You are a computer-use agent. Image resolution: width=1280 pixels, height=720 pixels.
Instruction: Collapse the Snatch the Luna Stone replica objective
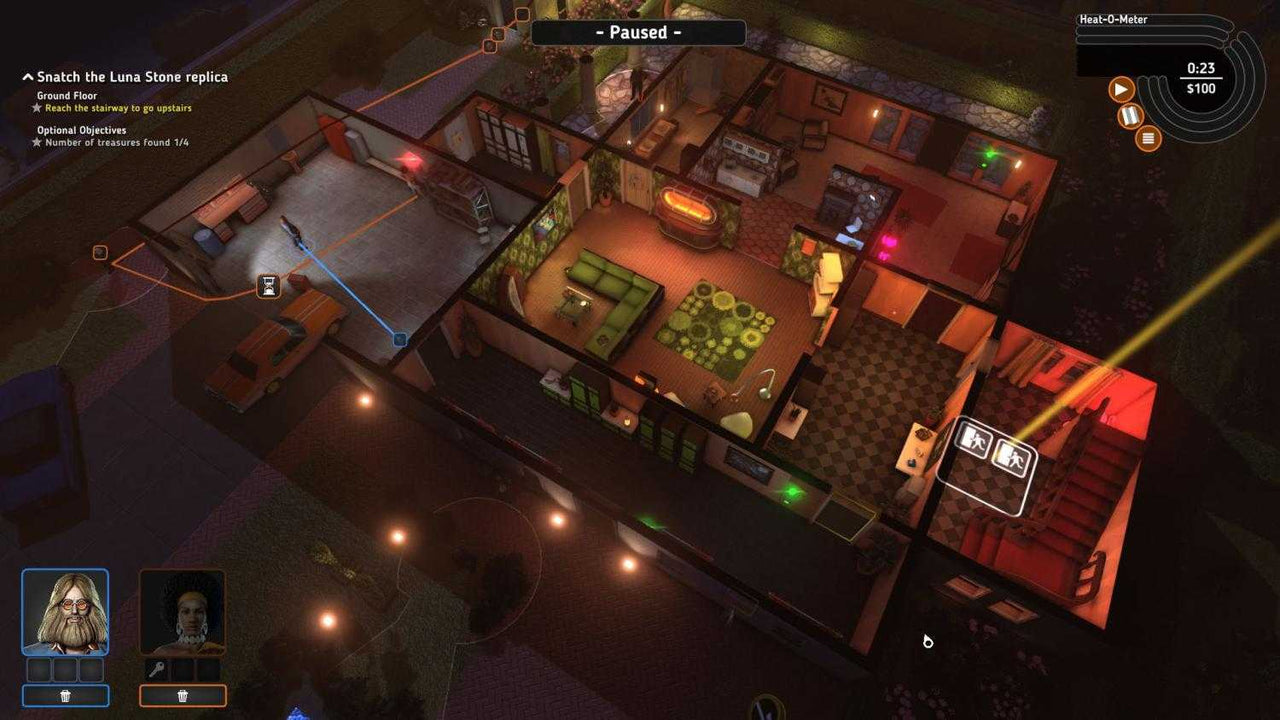(x=26, y=76)
